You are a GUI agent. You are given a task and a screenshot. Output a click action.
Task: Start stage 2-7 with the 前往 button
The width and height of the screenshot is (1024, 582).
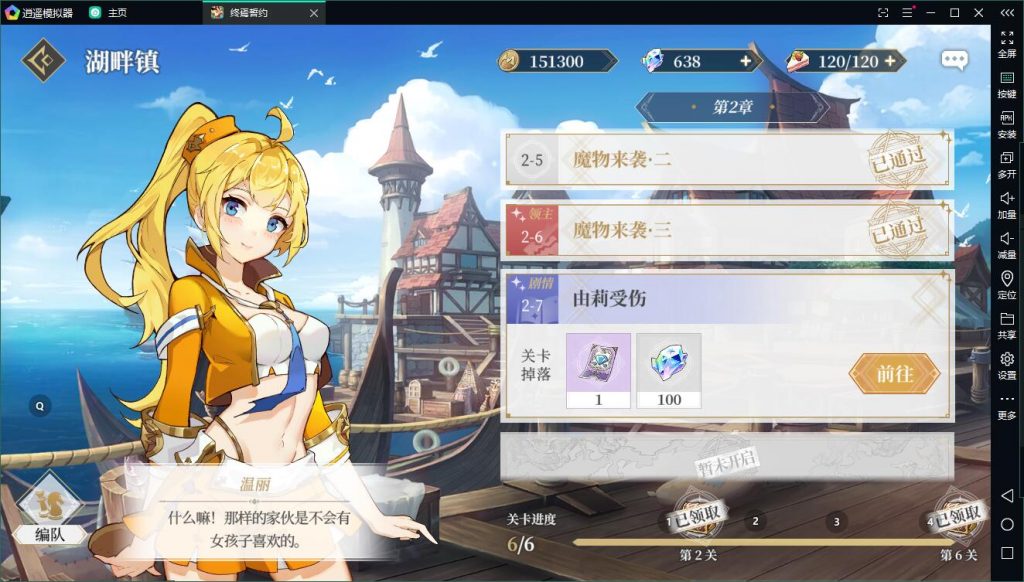tap(894, 373)
